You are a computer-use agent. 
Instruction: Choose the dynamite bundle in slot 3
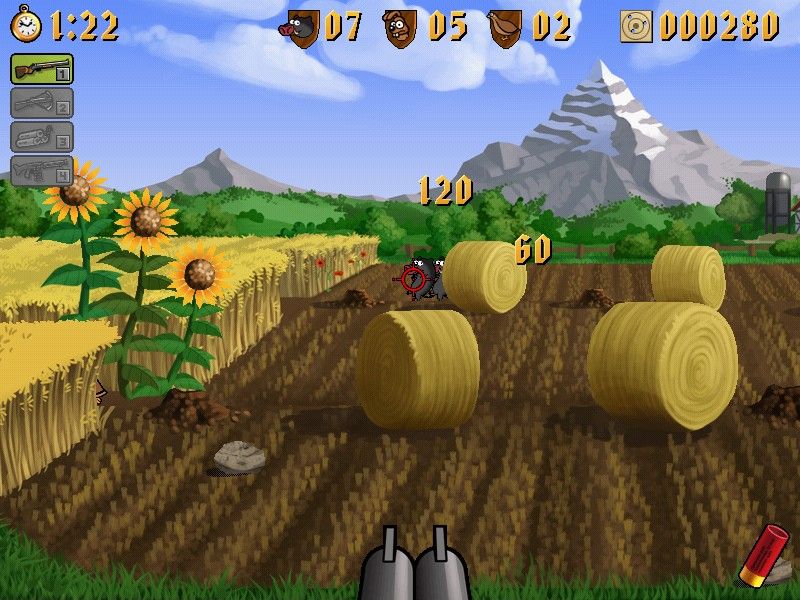pyautogui.click(x=41, y=136)
